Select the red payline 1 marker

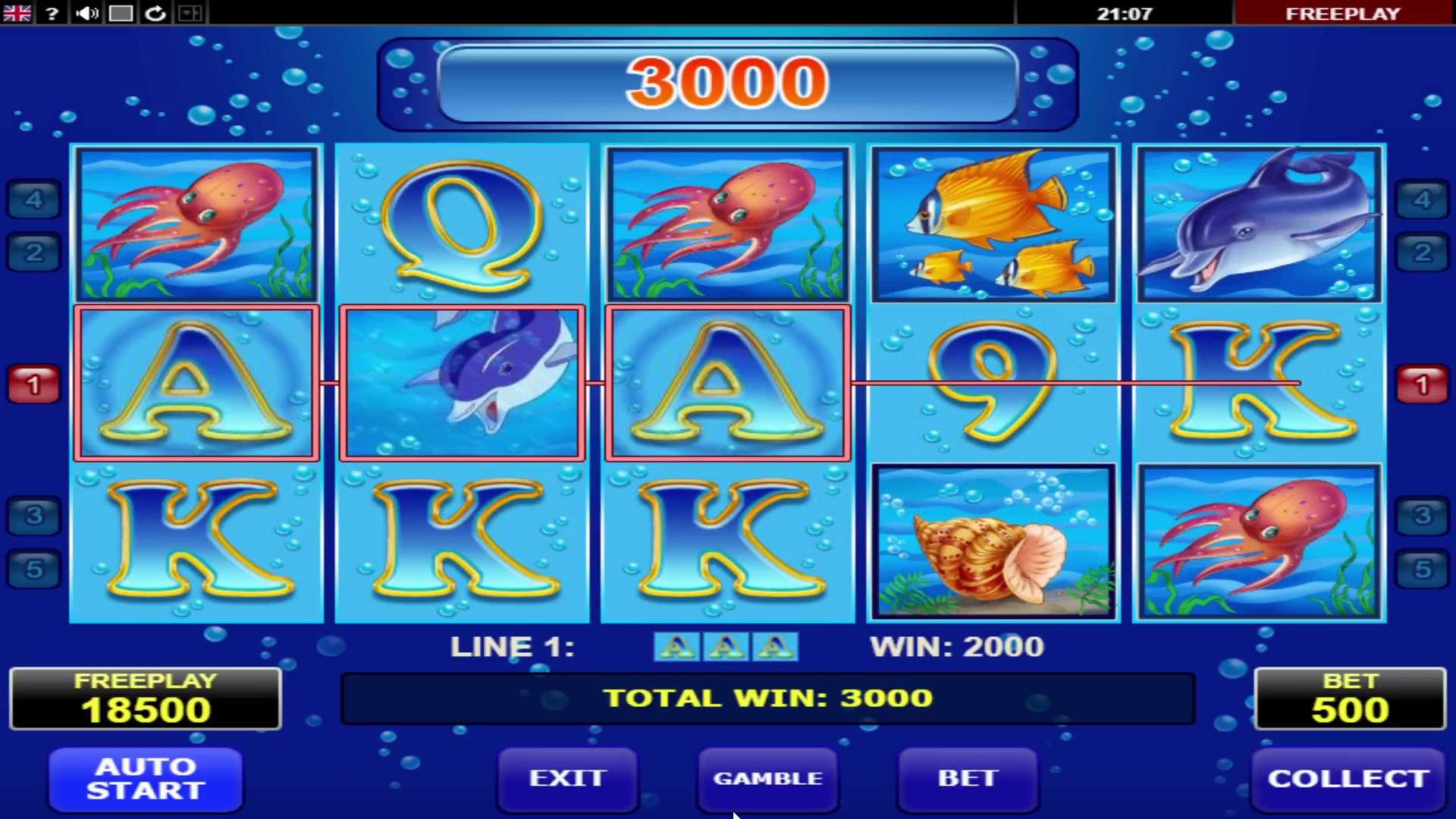[x=32, y=383]
